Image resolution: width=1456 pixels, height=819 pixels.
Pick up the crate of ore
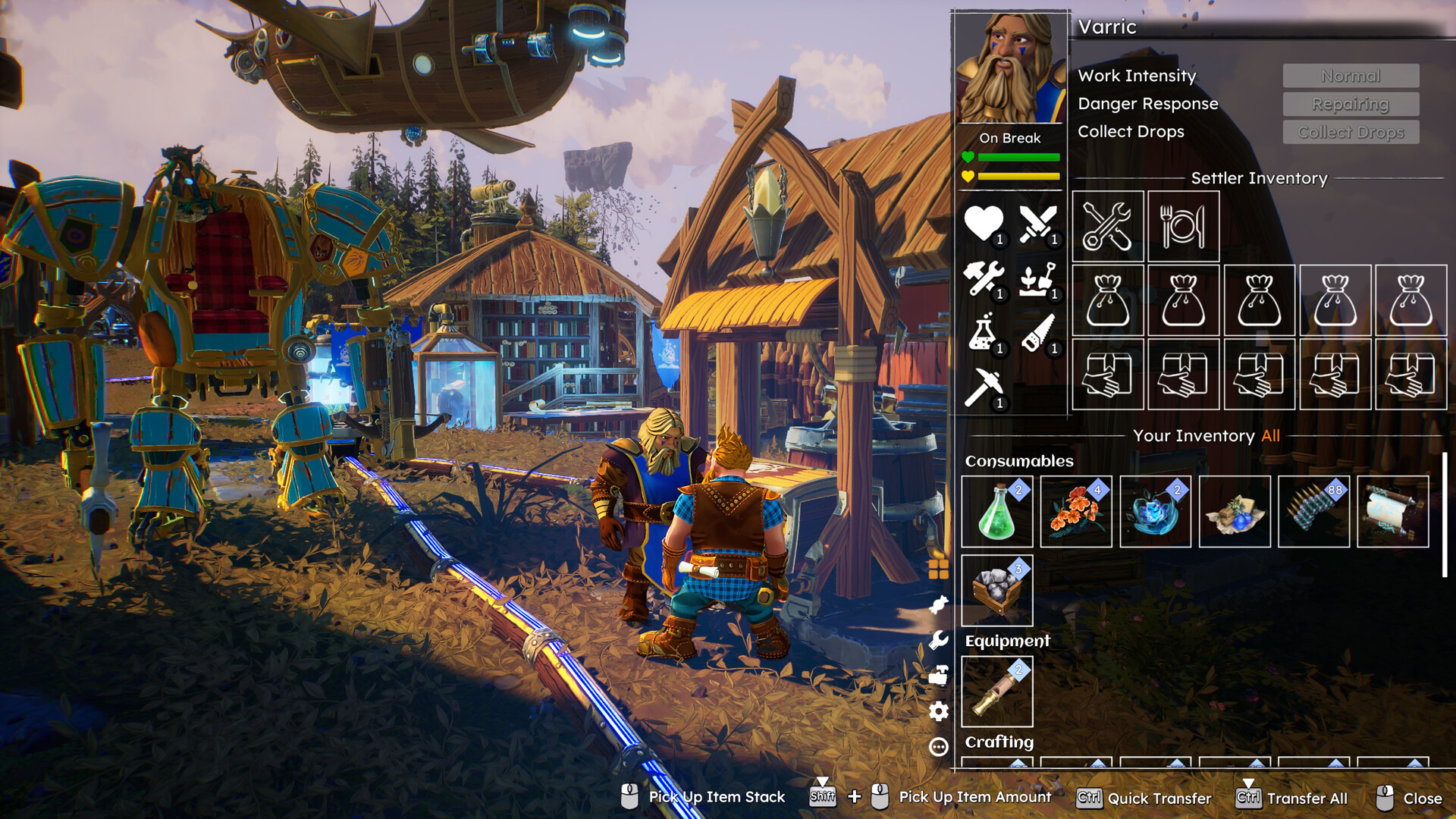pos(996,591)
